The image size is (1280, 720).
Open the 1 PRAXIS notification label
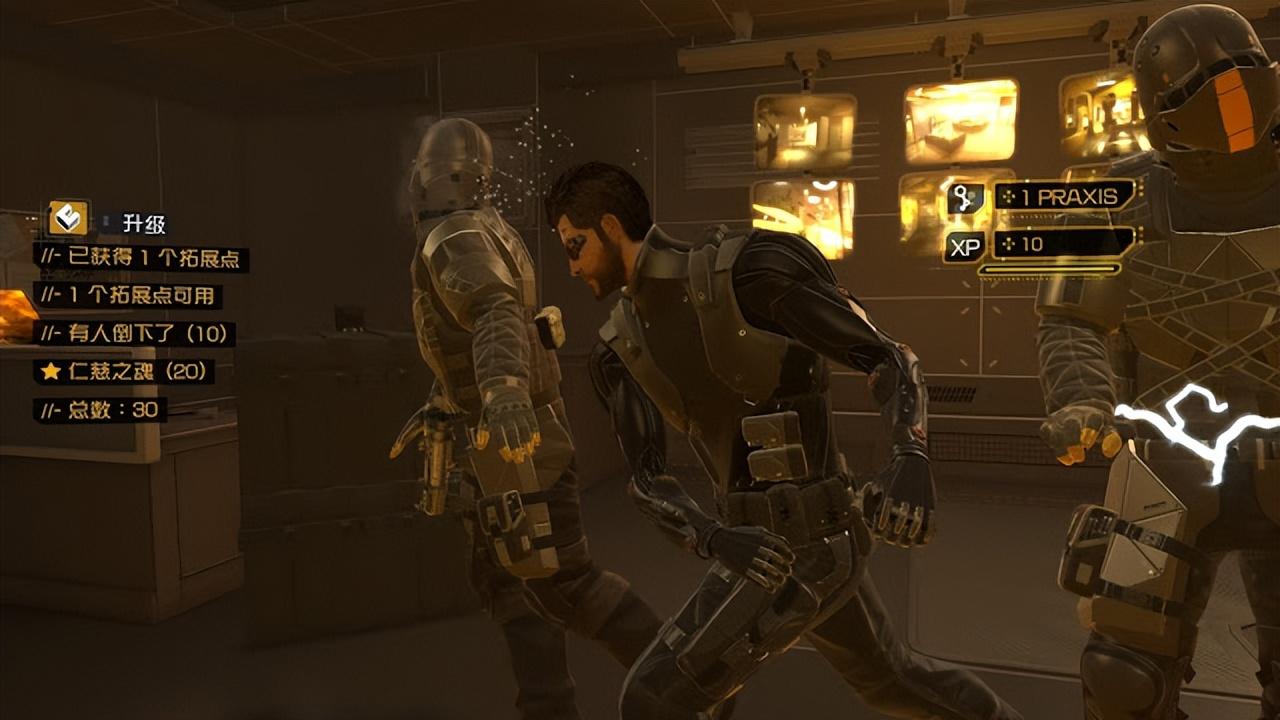click(1065, 196)
